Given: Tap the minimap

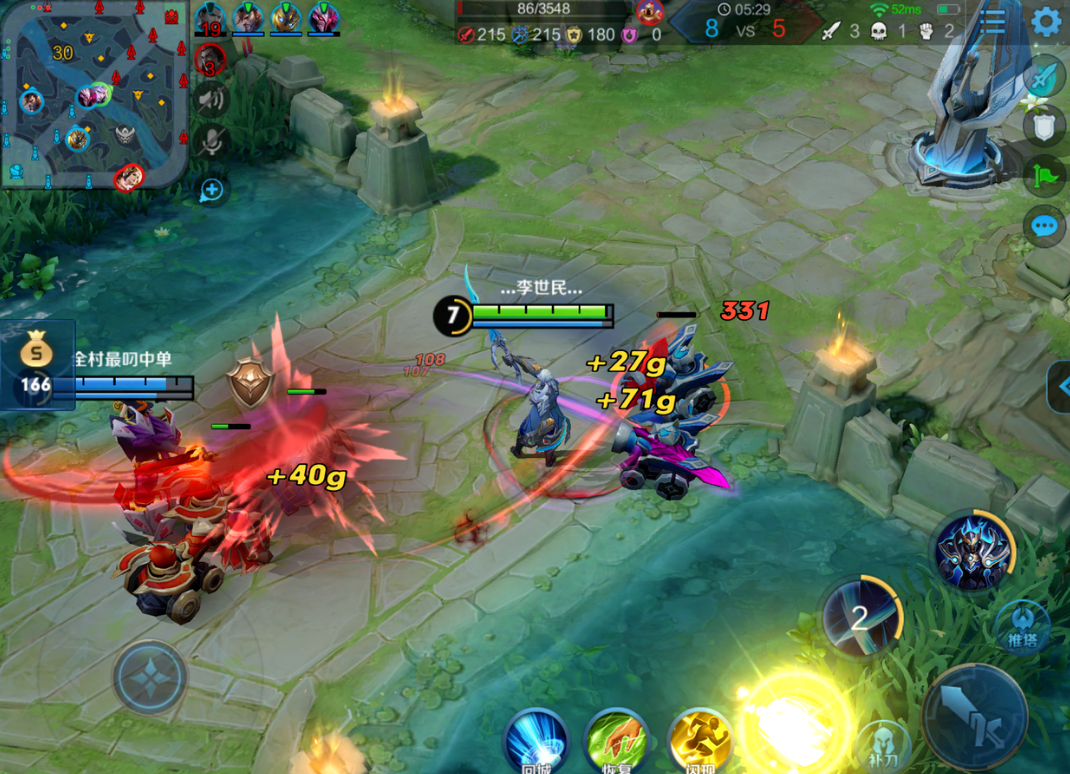Looking at the screenshot, I should pyautogui.click(x=94, y=94).
